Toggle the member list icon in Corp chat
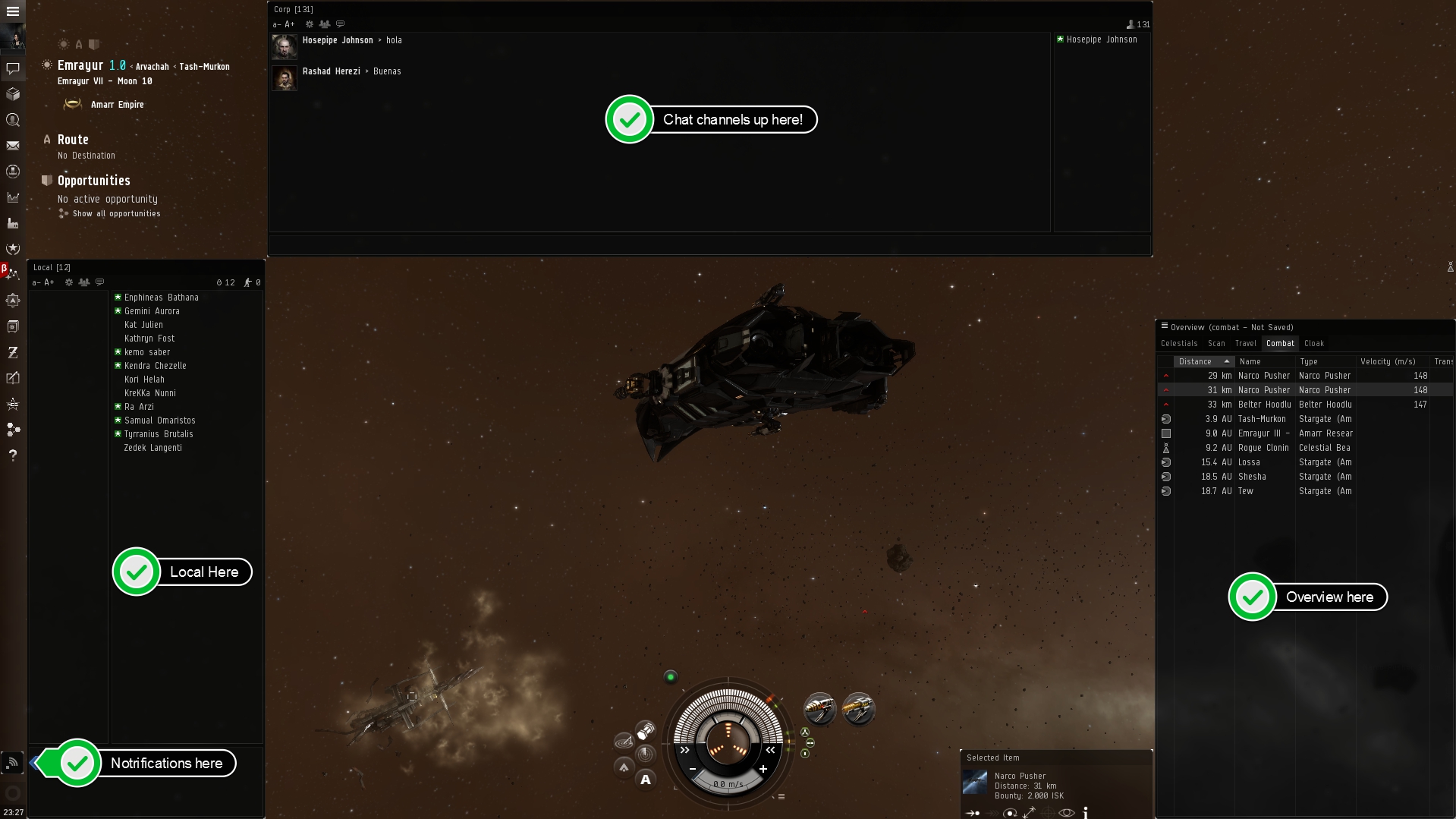The width and height of the screenshot is (1456, 819). 324,24
